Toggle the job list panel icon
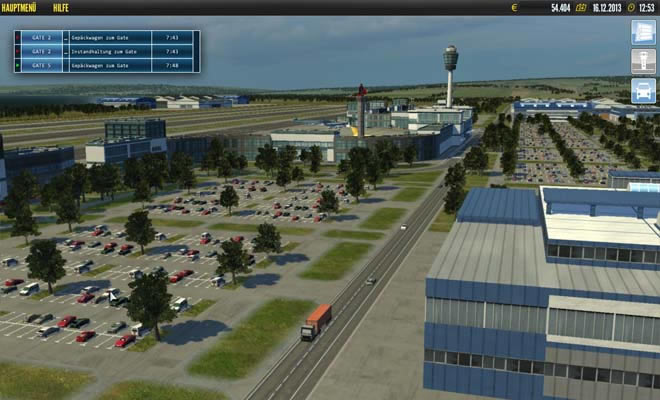 point(643,32)
